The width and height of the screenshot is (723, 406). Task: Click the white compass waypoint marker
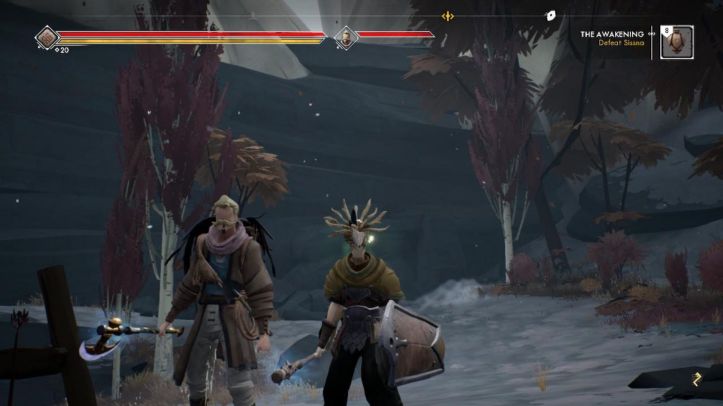click(550, 16)
